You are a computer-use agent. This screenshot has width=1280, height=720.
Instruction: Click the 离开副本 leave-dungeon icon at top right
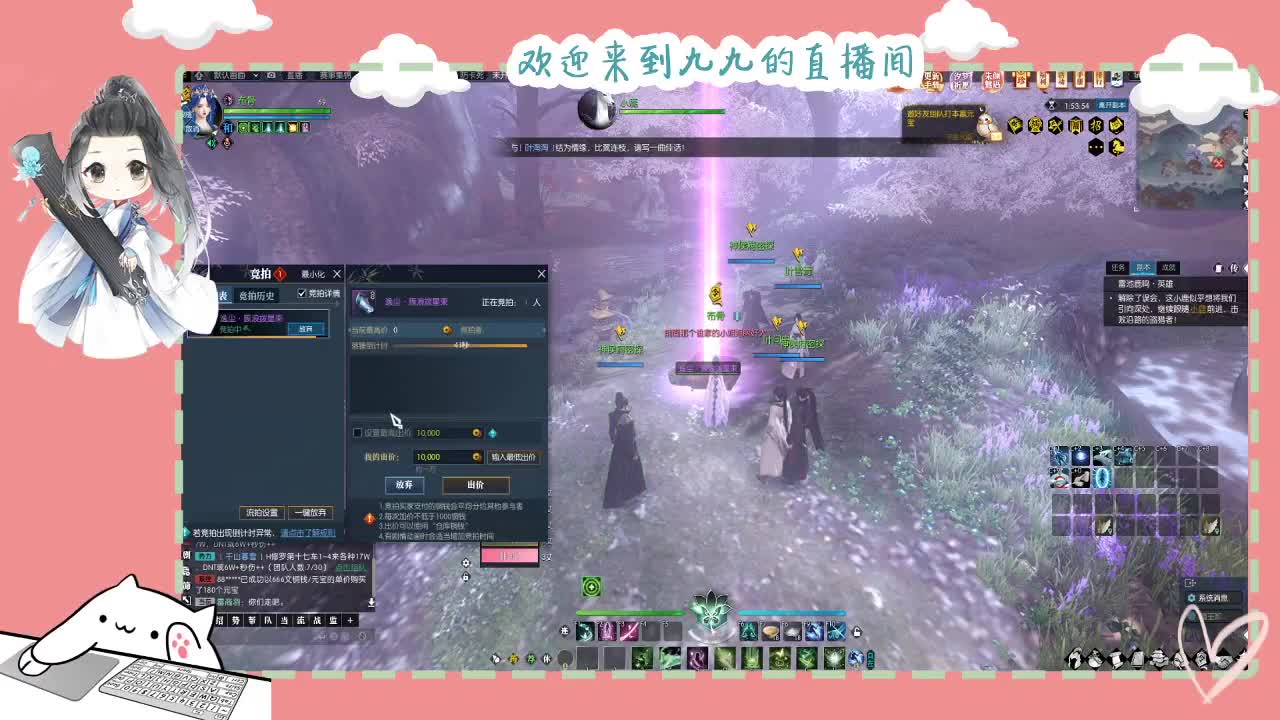[x=1112, y=105]
